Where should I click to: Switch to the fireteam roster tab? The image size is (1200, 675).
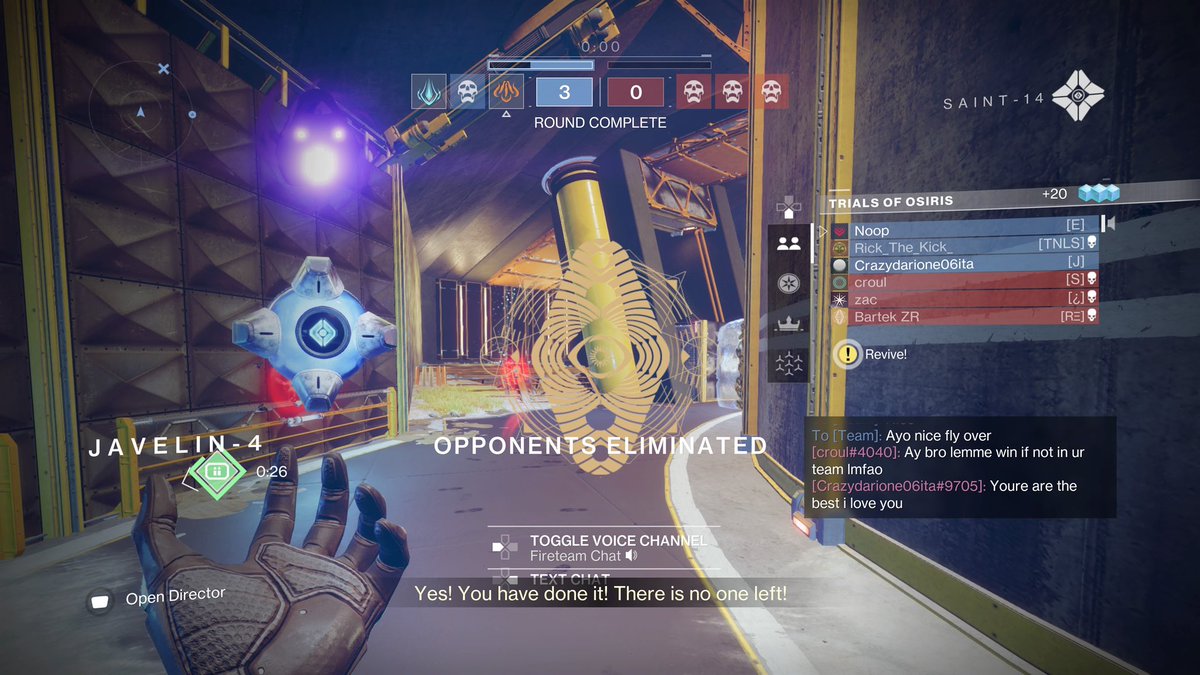click(788, 243)
